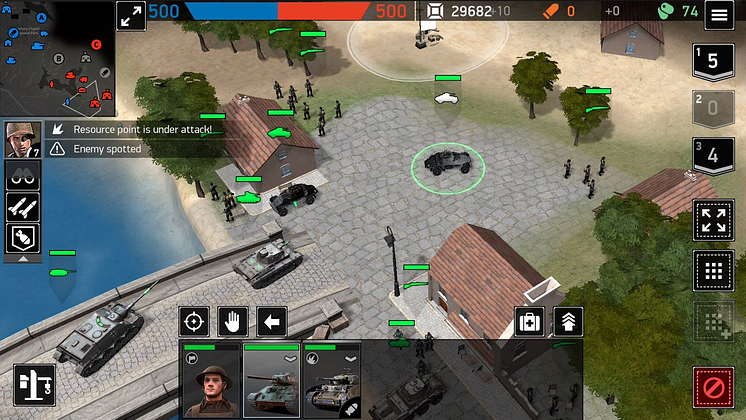Activate the double-chevron upgrade button

pyautogui.click(x=568, y=322)
